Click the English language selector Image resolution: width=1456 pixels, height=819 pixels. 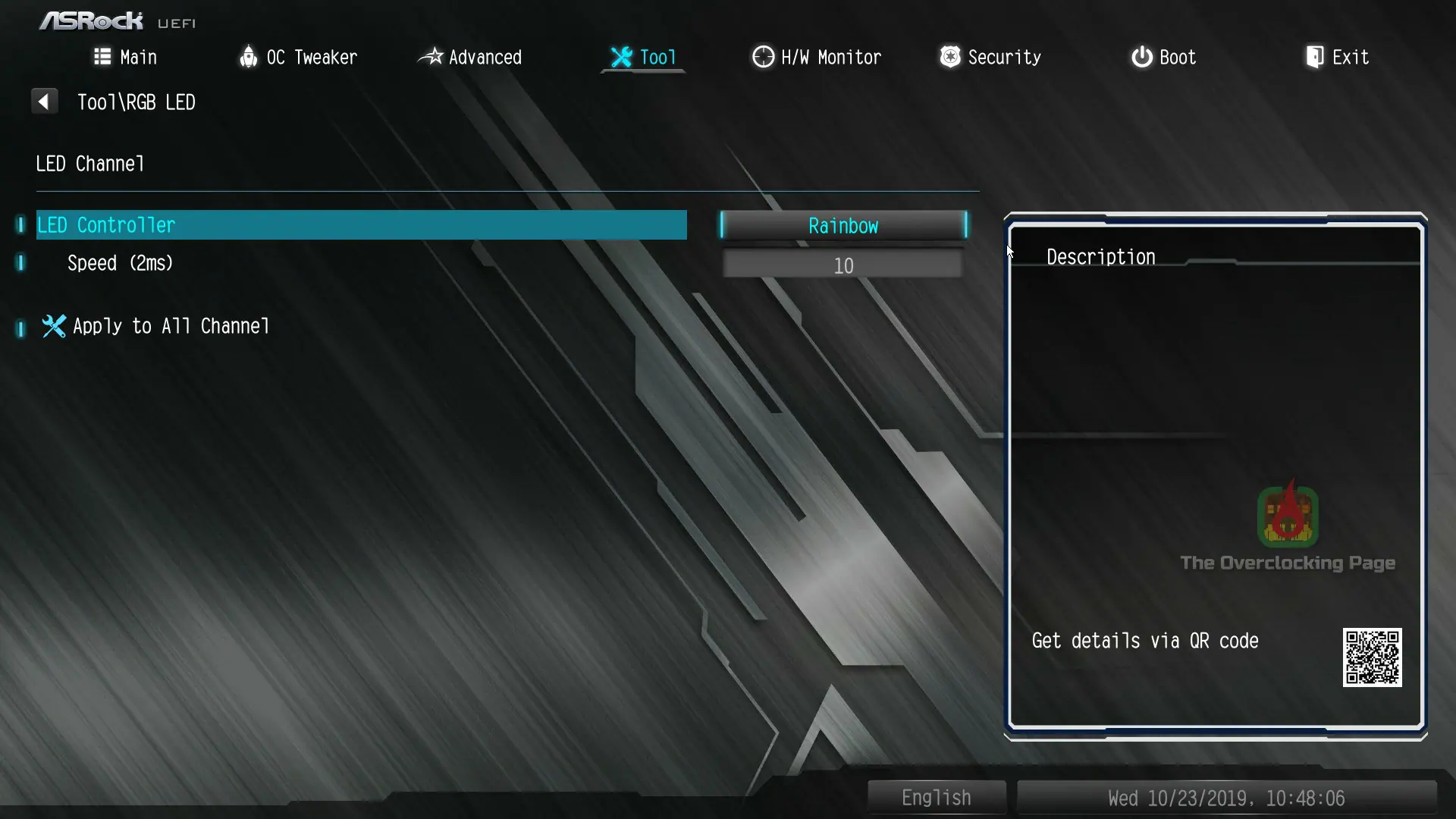936,797
